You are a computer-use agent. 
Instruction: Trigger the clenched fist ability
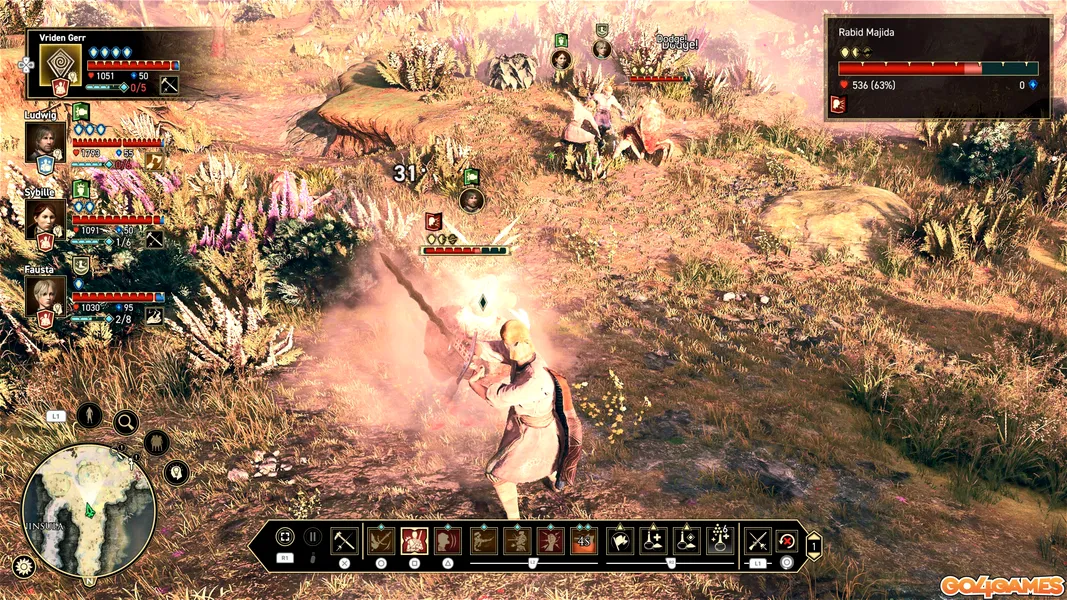(x=550, y=541)
